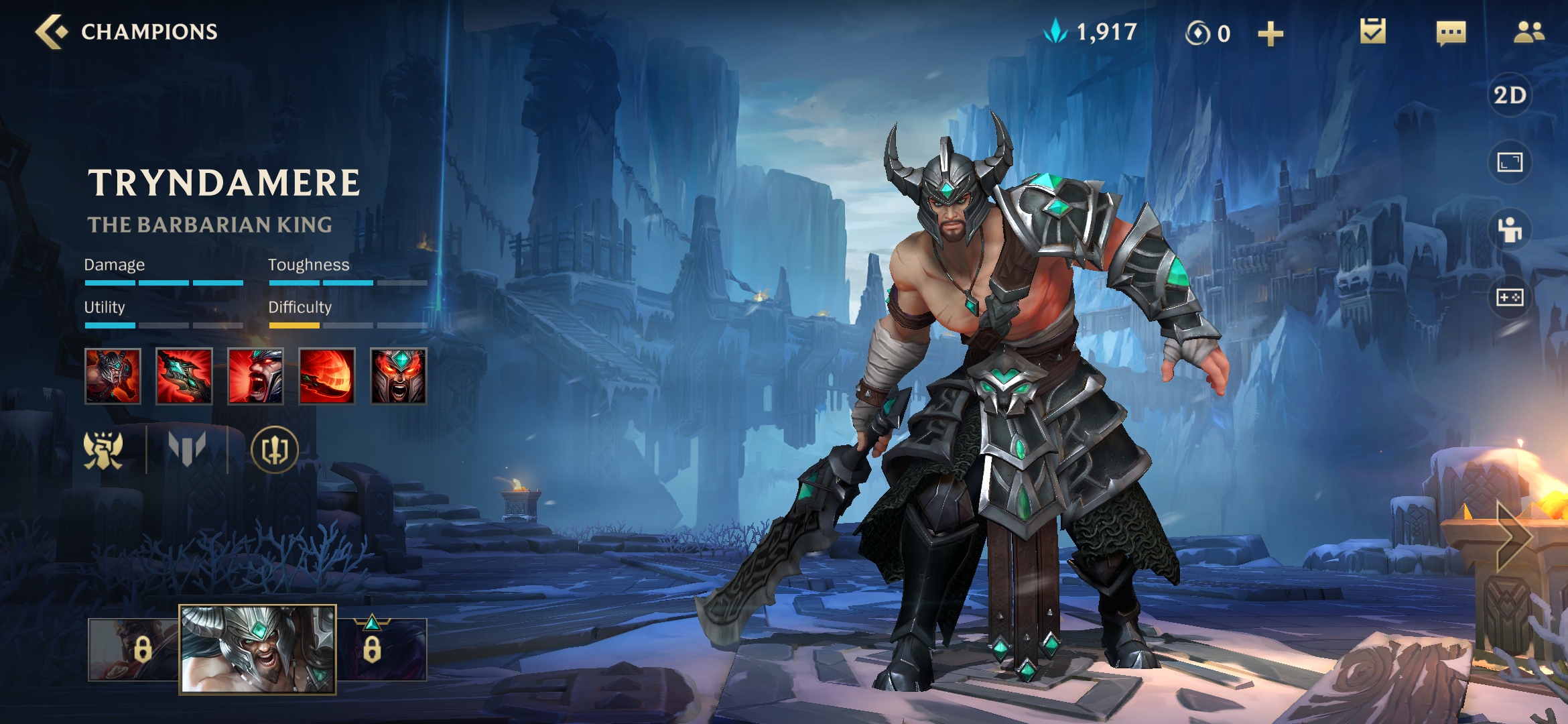The image size is (1568, 724).
Task: Open the friends list icon
Action: point(1528,32)
